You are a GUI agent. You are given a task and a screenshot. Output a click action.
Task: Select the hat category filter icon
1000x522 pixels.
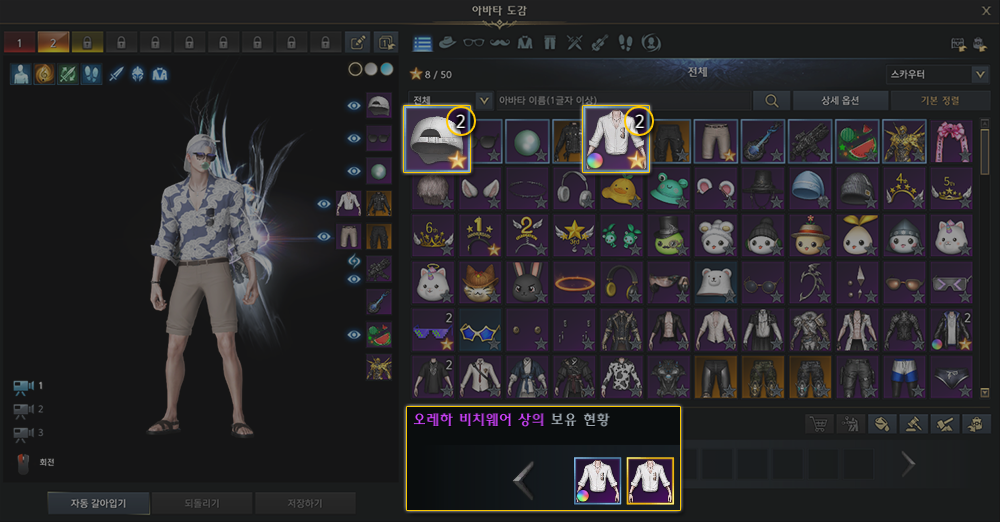pyautogui.click(x=447, y=43)
